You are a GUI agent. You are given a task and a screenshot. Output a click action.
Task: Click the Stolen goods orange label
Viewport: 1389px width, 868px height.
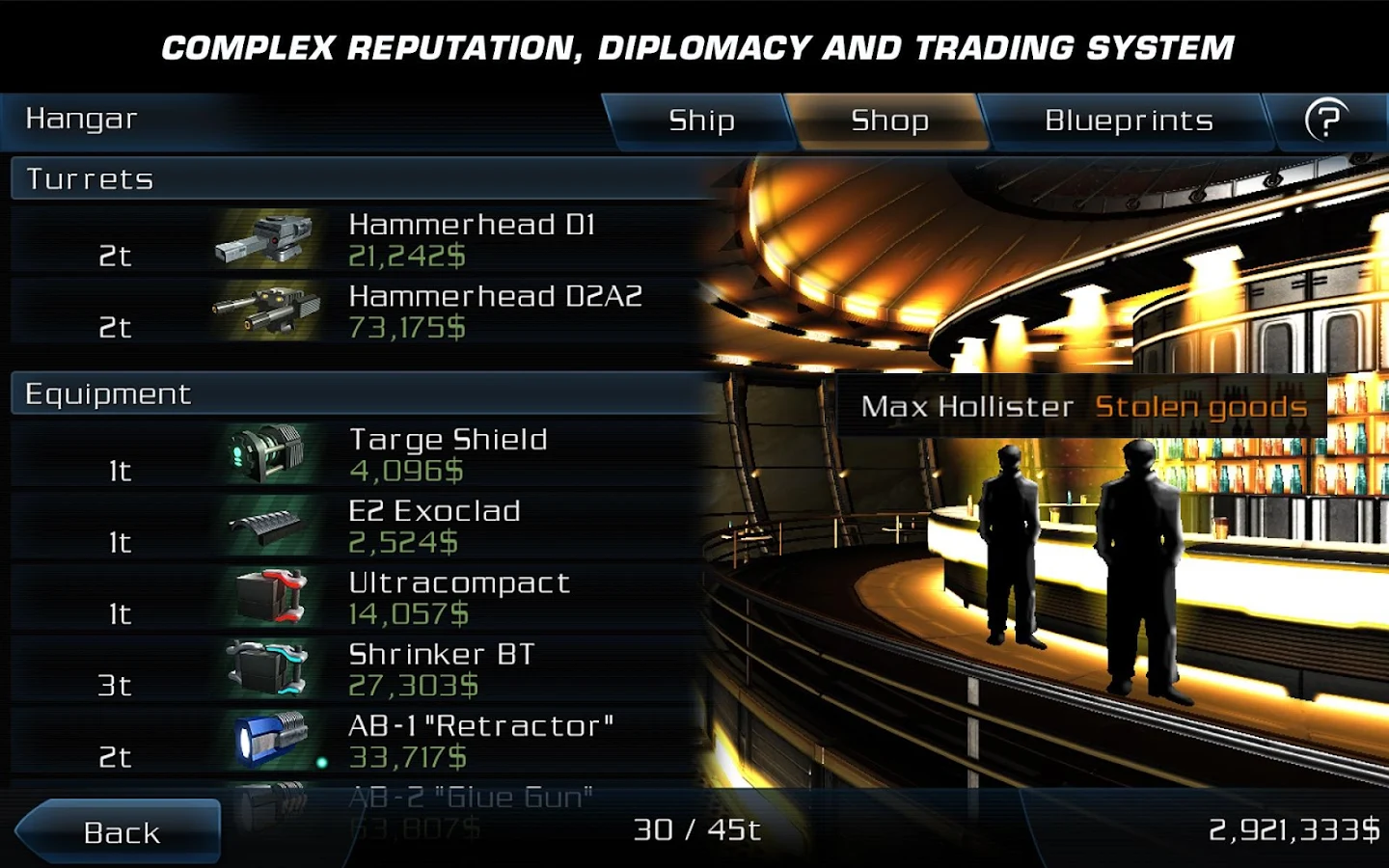pos(1199,407)
